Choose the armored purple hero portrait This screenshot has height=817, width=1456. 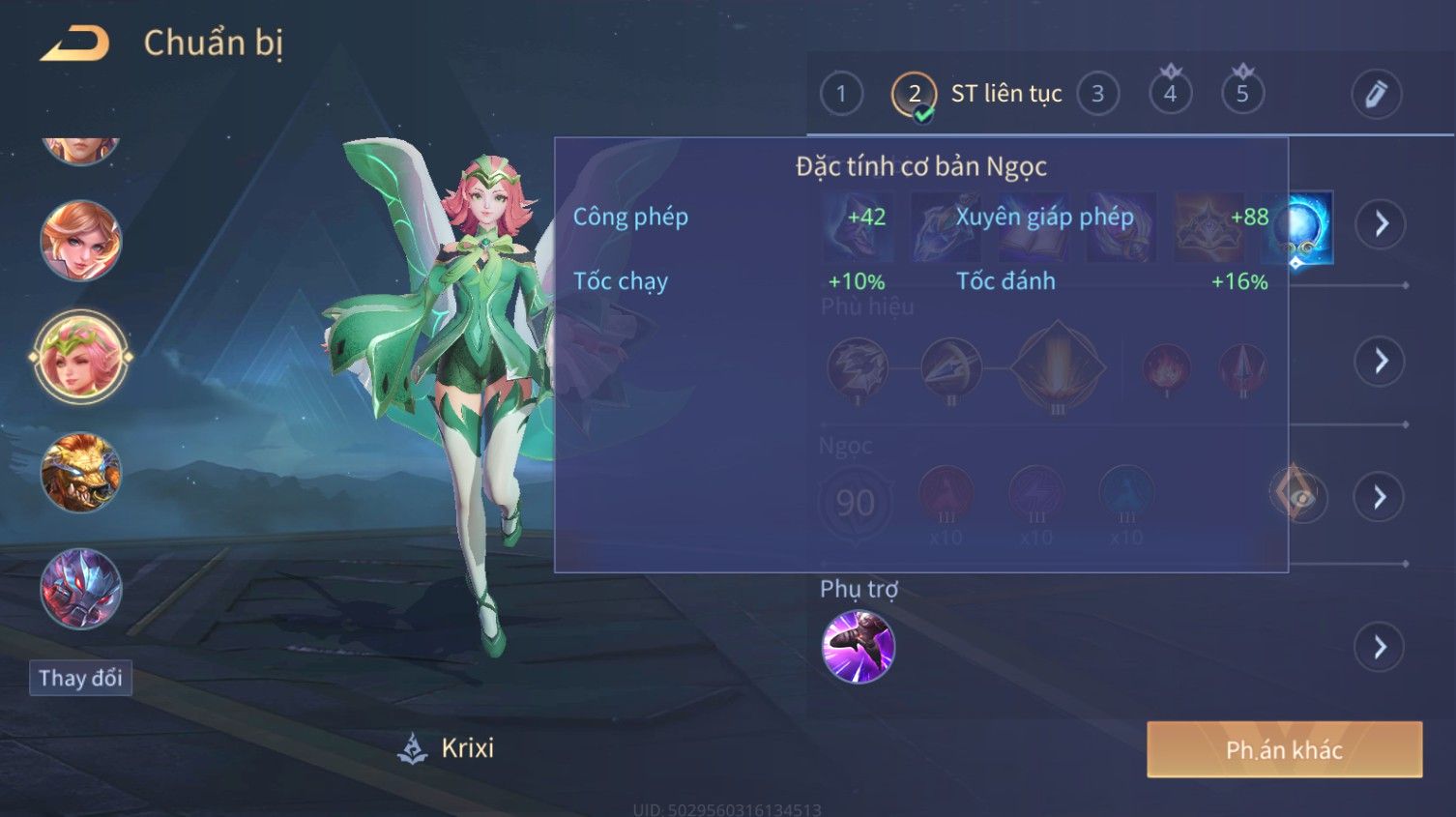81,589
